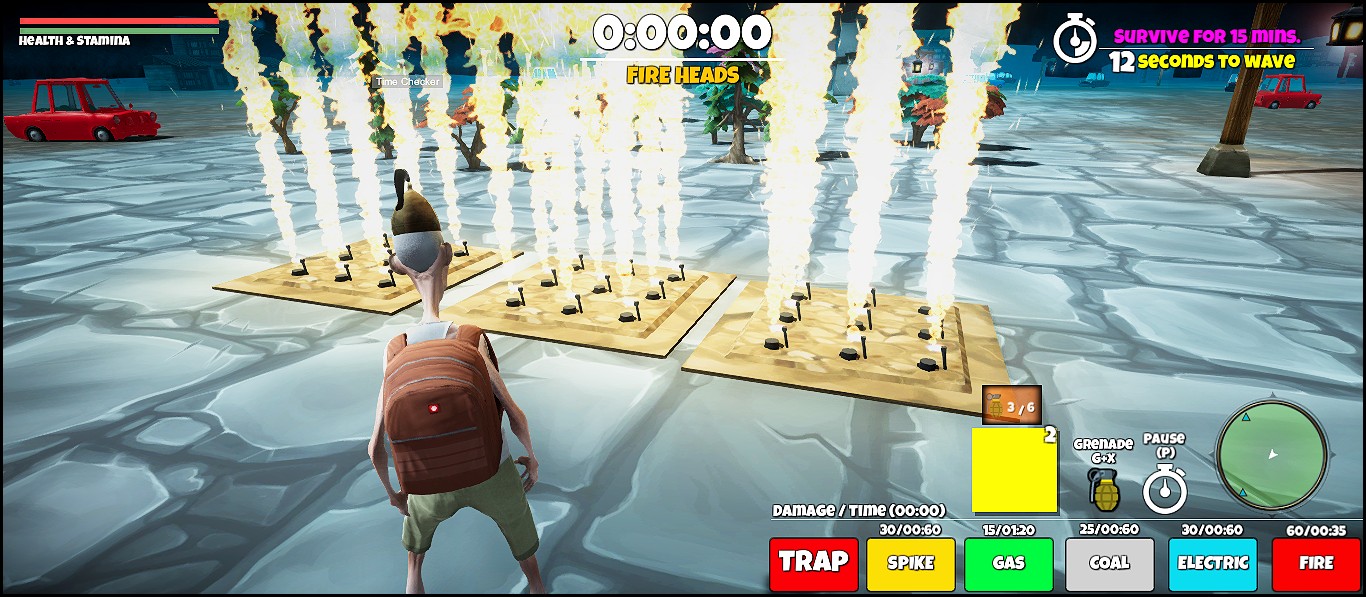
Task: Open the circular green minimap
Action: [x=1271, y=455]
